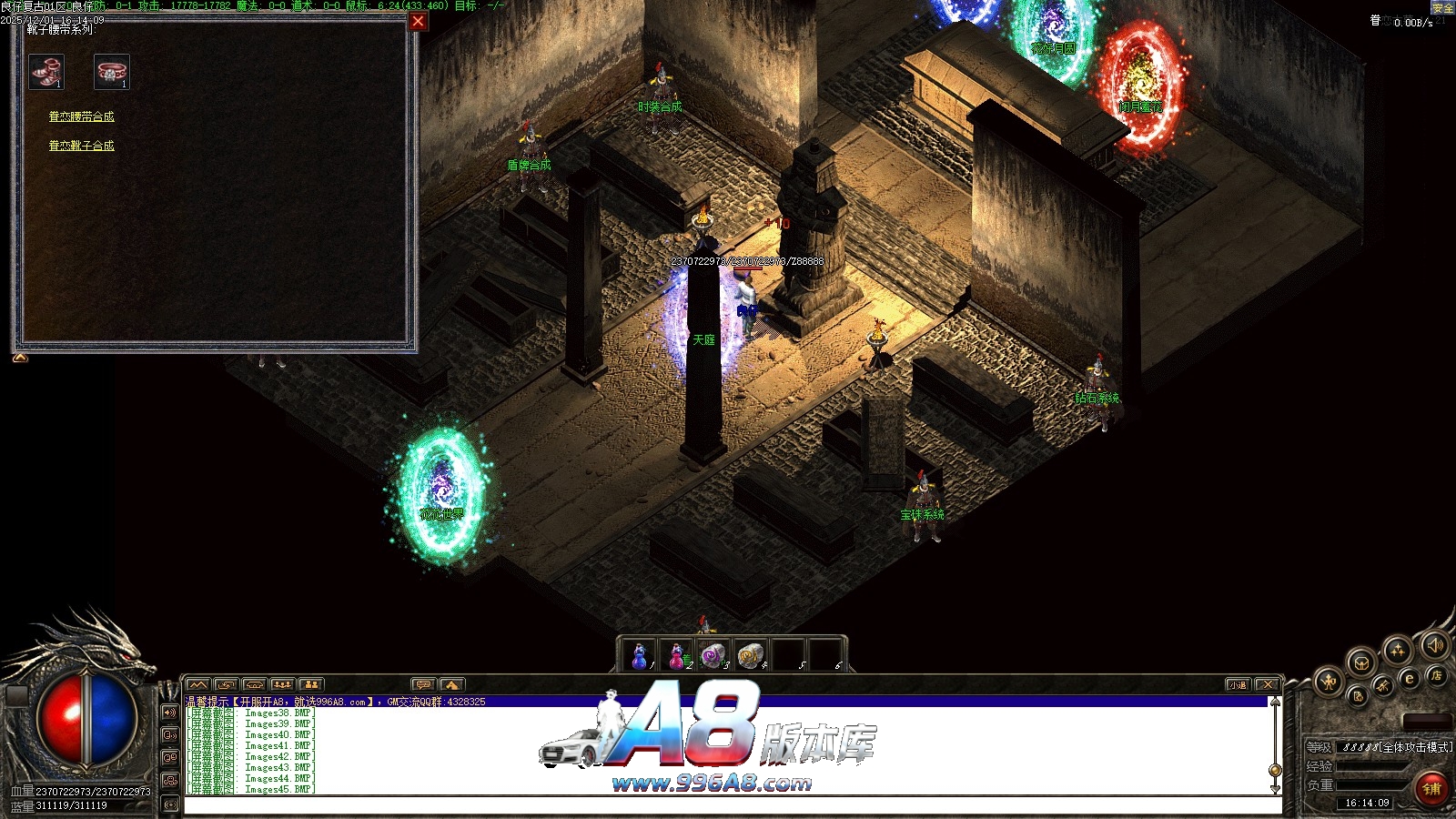Close the 靴子腰带系列 crafting panel
The height and width of the screenshot is (819, 1456).
point(418,21)
